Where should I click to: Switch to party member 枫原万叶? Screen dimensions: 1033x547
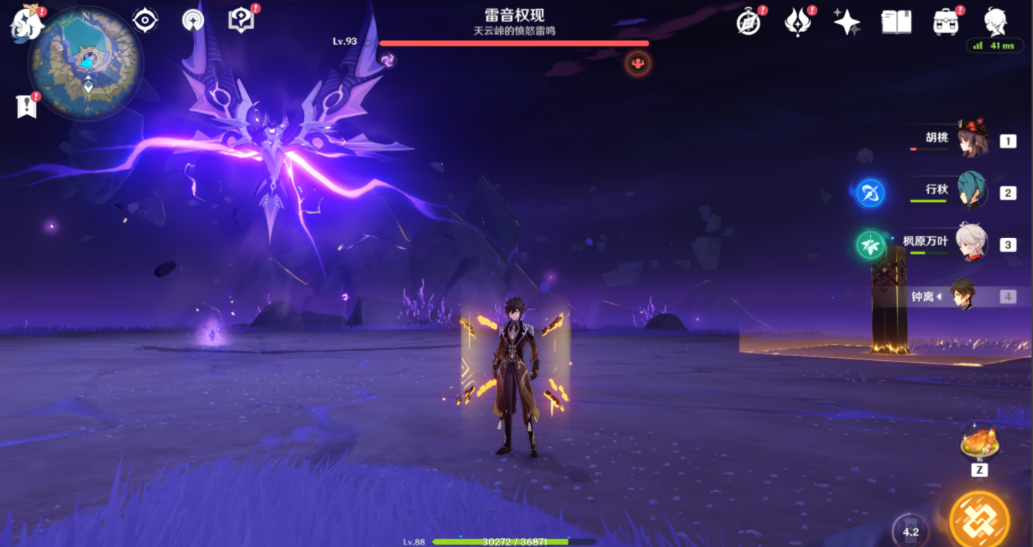(970, 244)
